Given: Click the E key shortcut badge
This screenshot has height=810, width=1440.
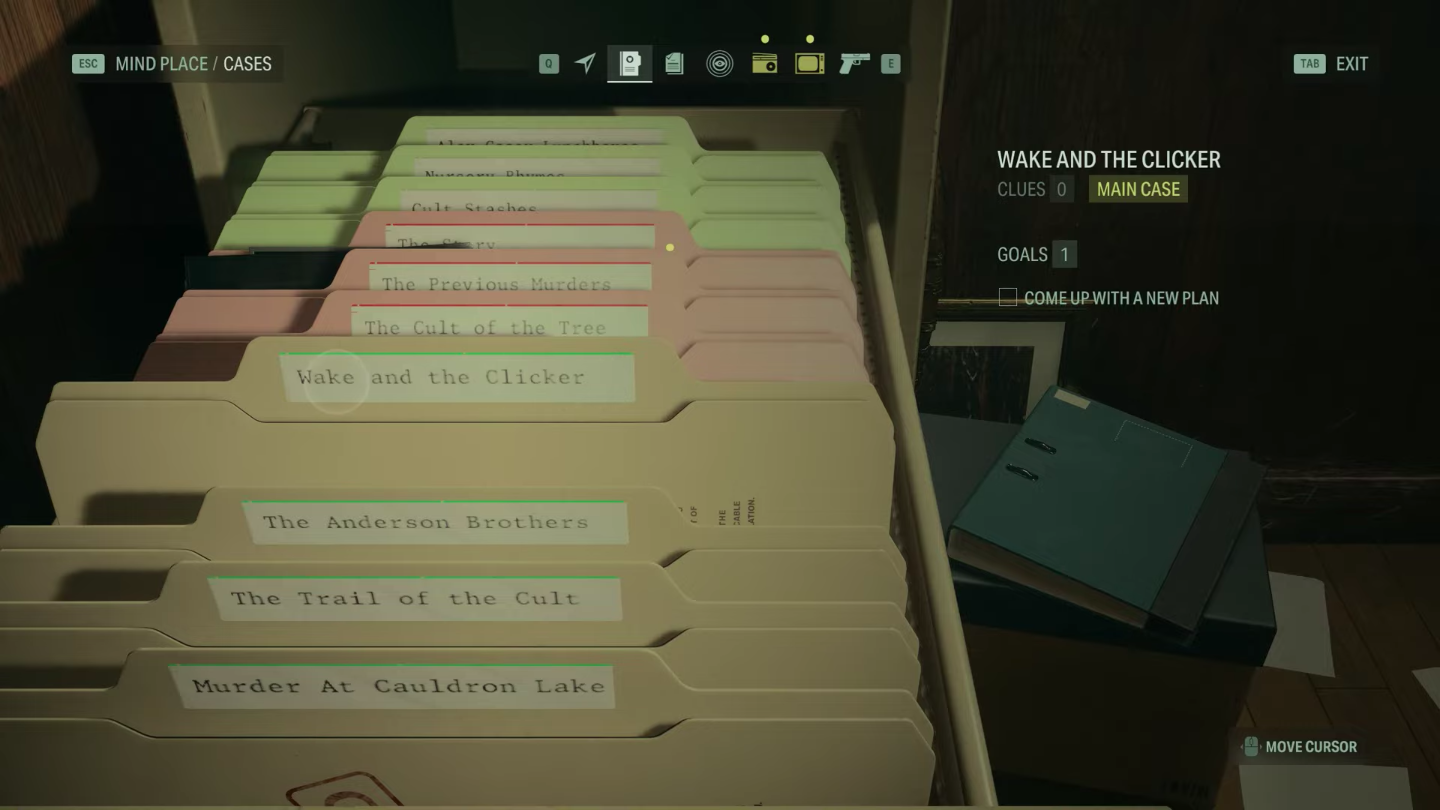Looking at the screenshot, I should [x=893, y=62].
